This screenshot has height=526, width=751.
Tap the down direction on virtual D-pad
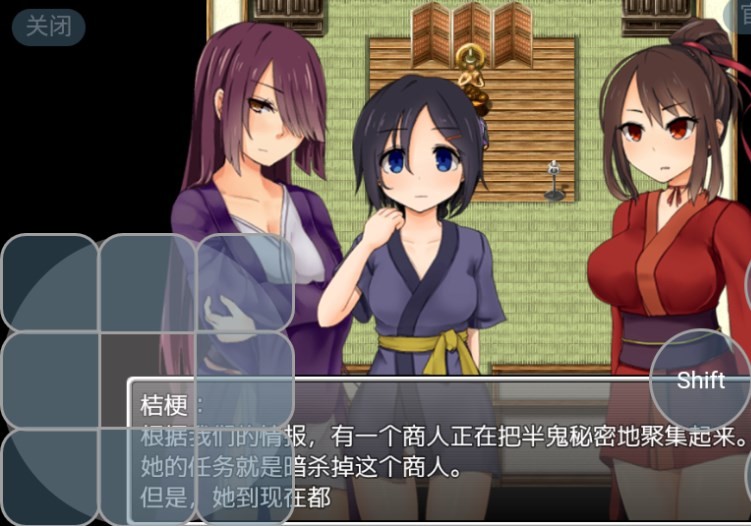point(147,475)
